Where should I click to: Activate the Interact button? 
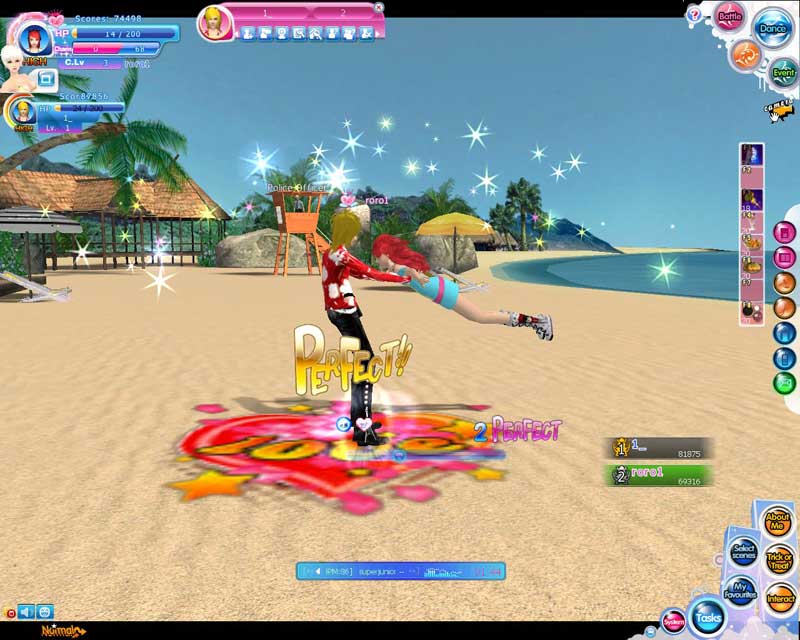[x=780, y=599]
